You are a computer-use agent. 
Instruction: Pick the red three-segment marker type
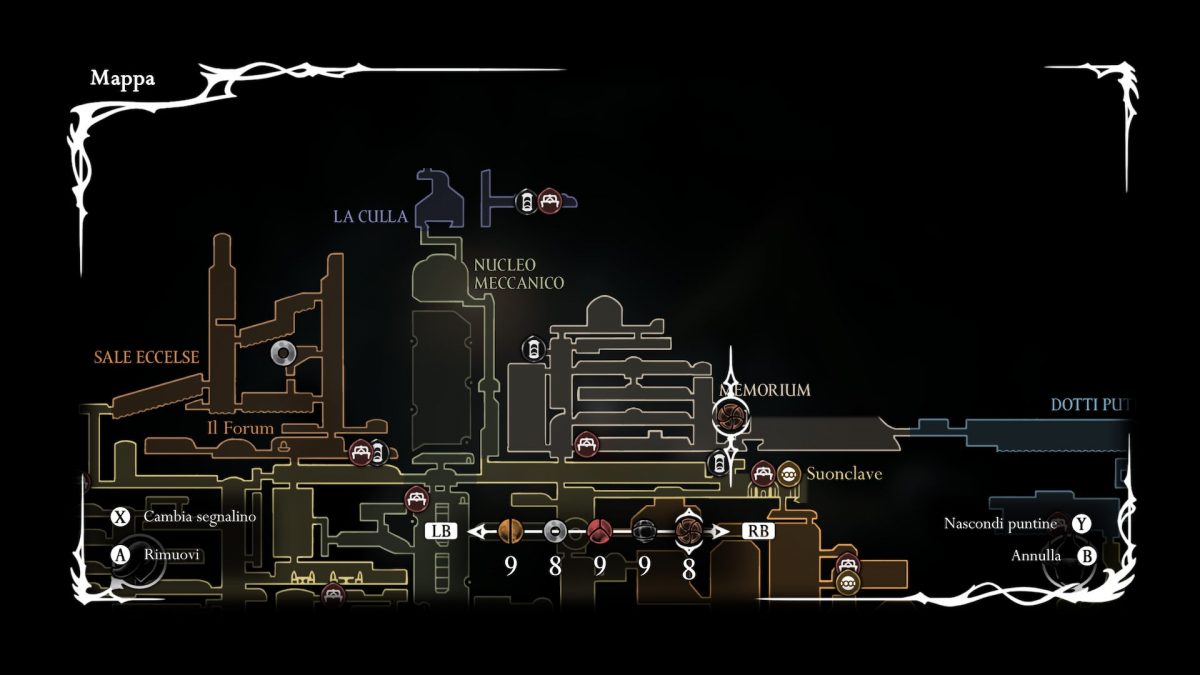(599, 531)
